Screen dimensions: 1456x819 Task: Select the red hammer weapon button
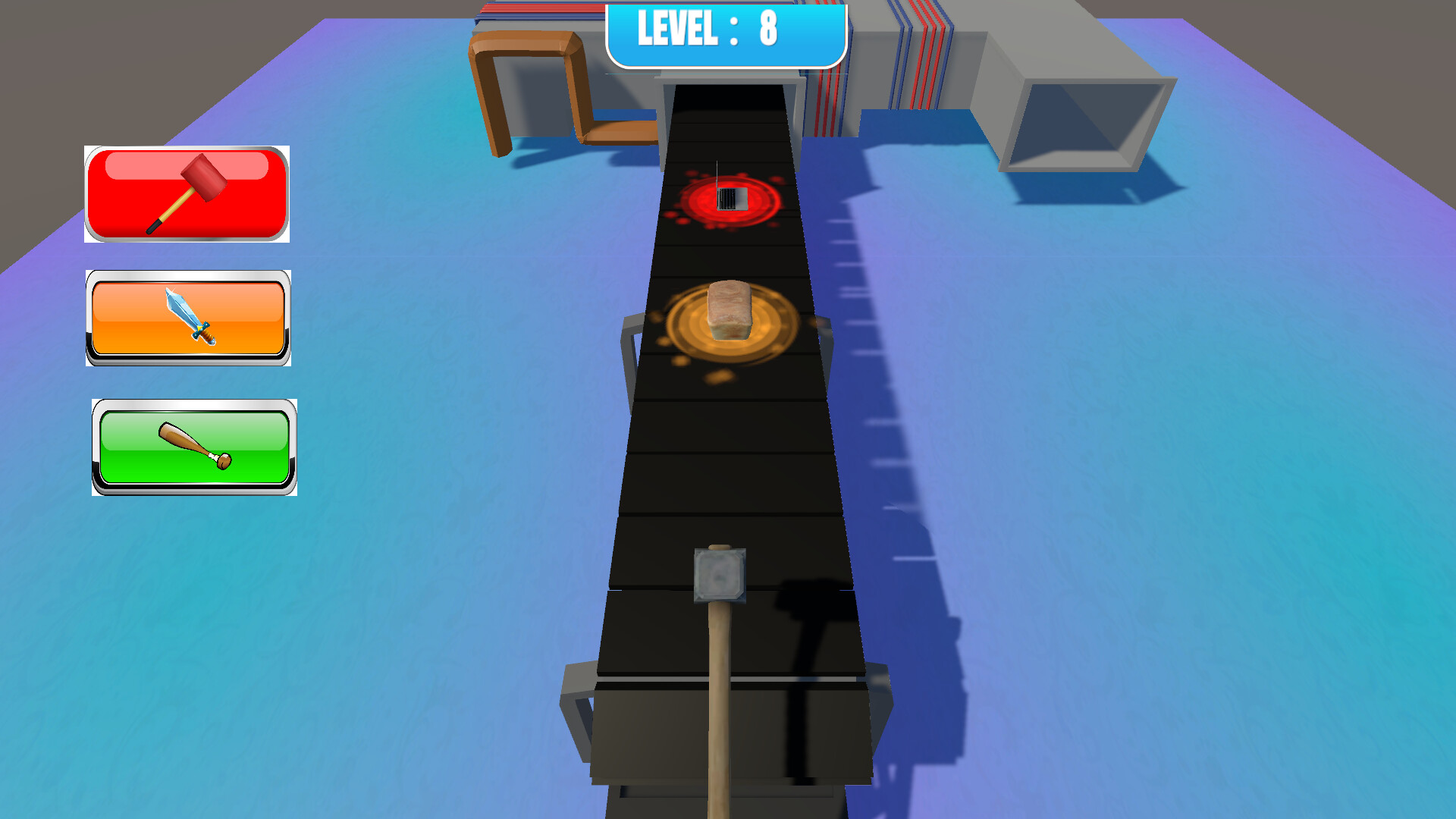(187, 193)
